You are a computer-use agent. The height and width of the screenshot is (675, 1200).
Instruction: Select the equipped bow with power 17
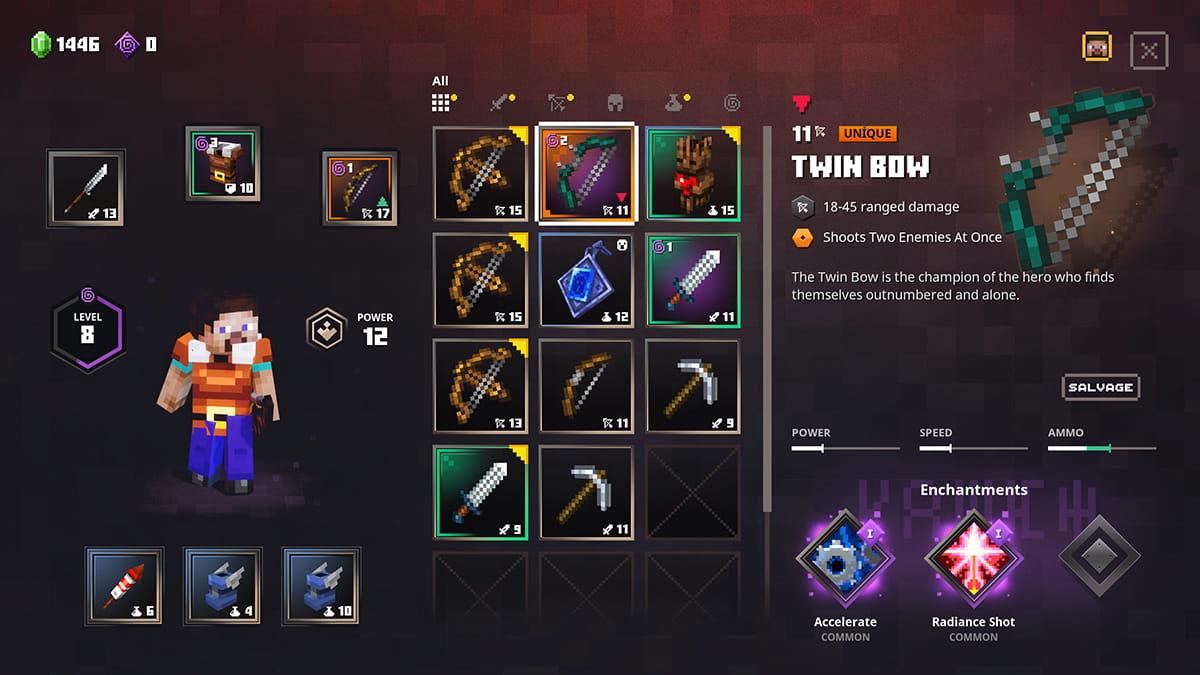[x=360, y=188]
